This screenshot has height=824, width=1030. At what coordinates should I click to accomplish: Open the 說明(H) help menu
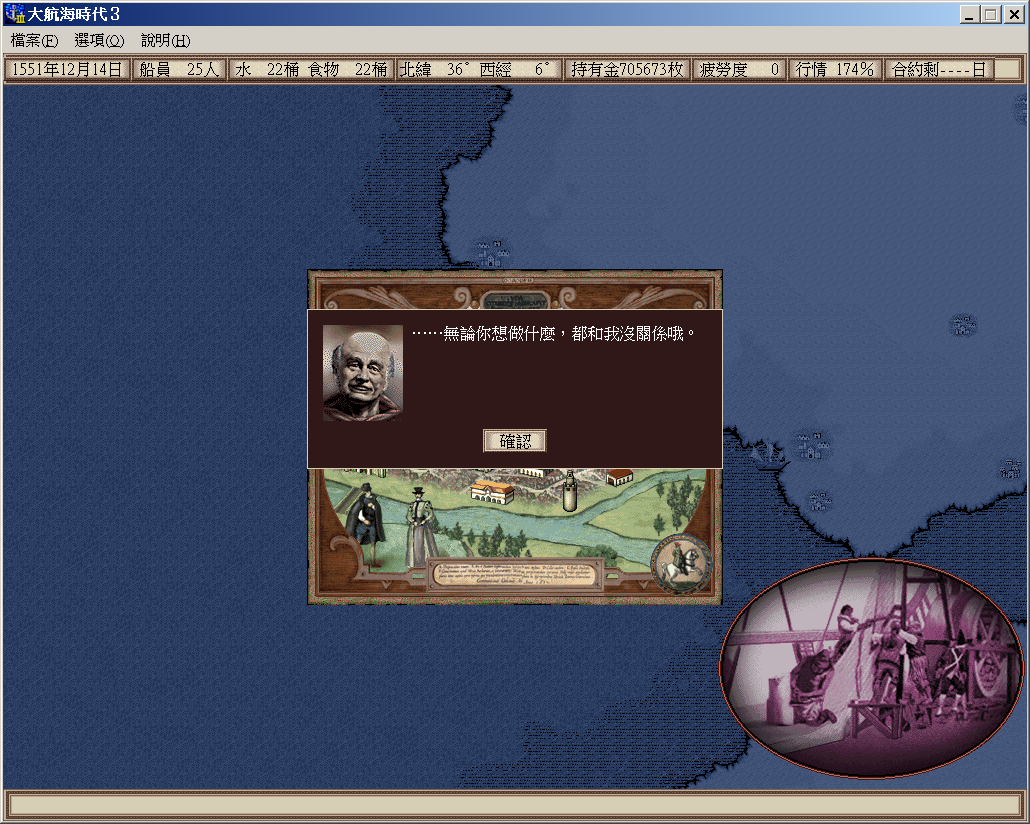165,41
